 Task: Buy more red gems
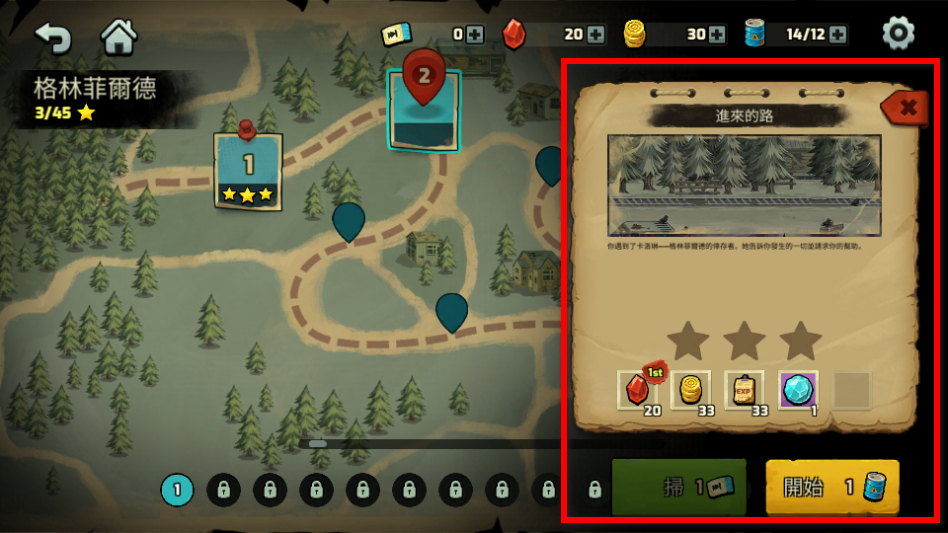596,34
